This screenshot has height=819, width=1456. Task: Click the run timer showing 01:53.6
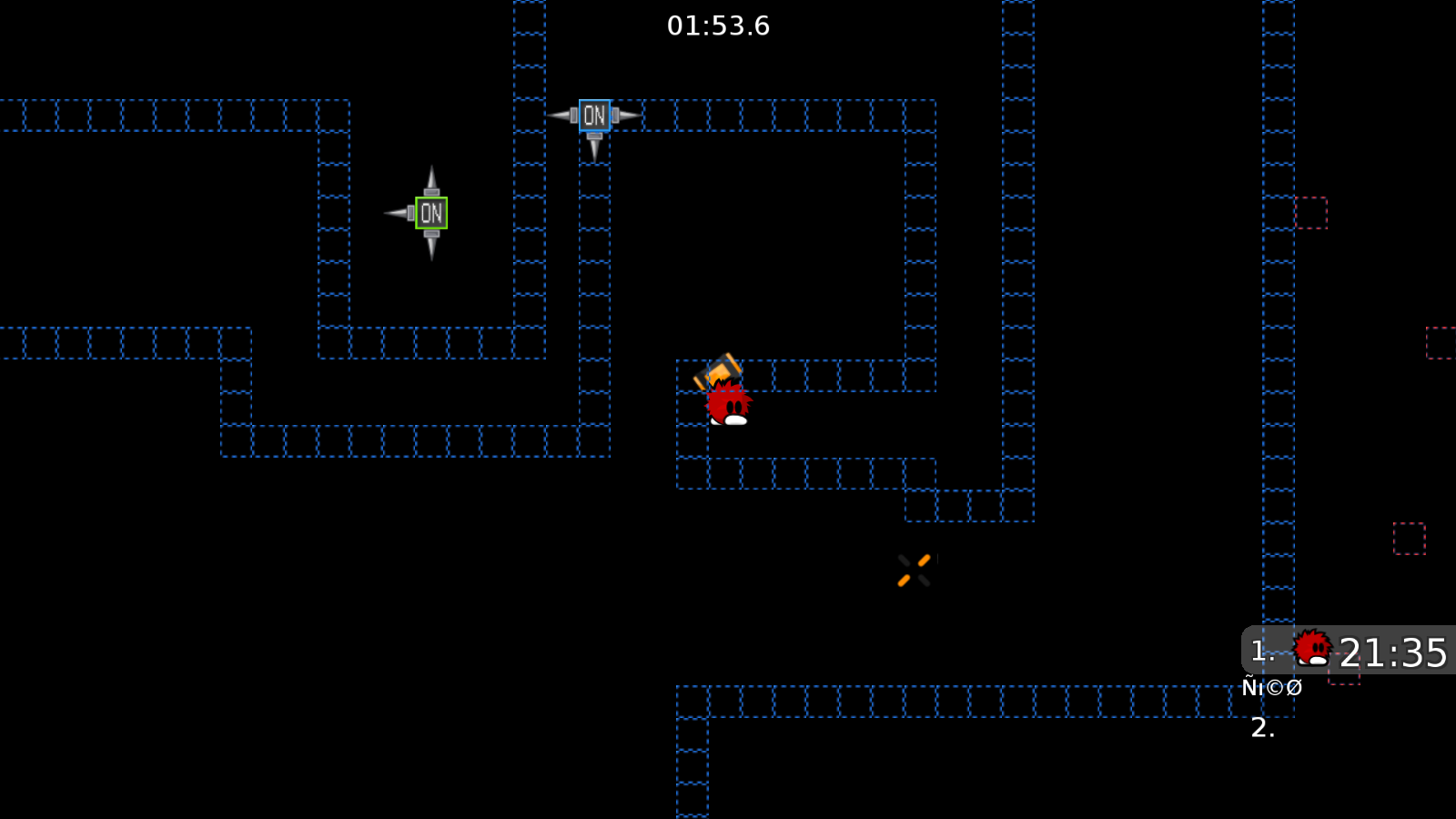(718, 26)
